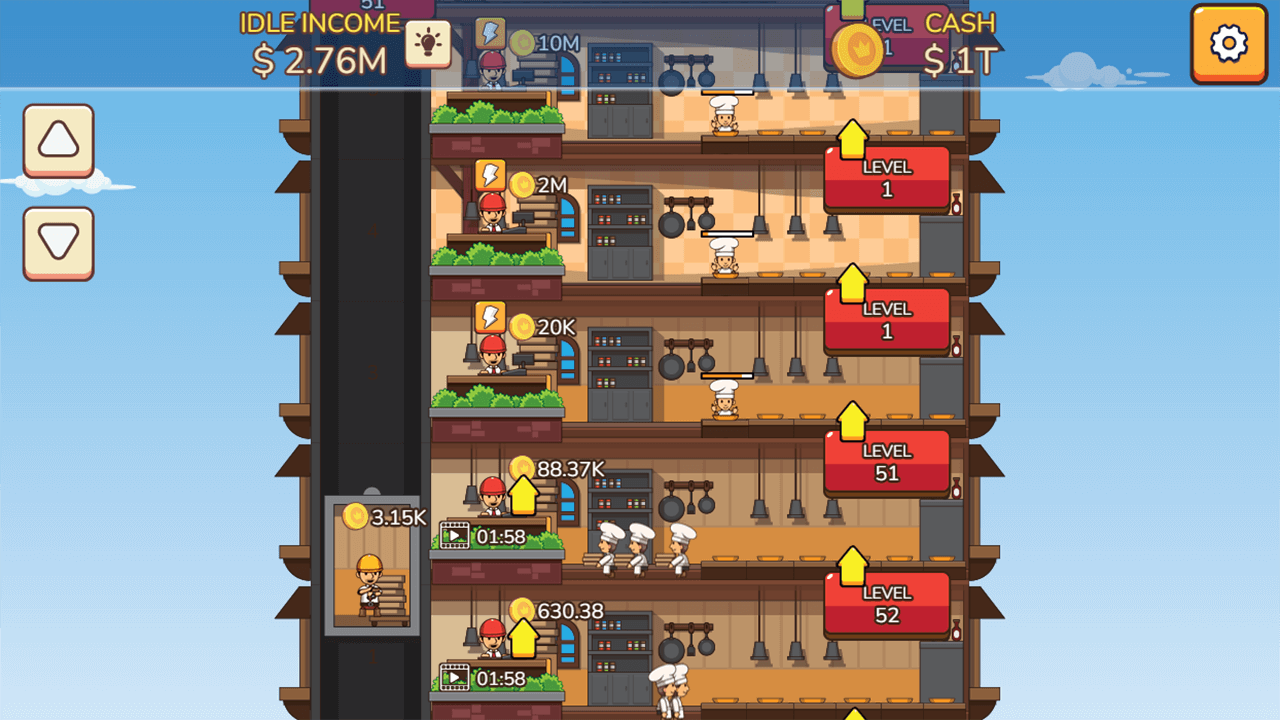This screenshot has height=720, width=1280.
Task: Click the second Level 1 upgrade button
Action: [886, 318]
